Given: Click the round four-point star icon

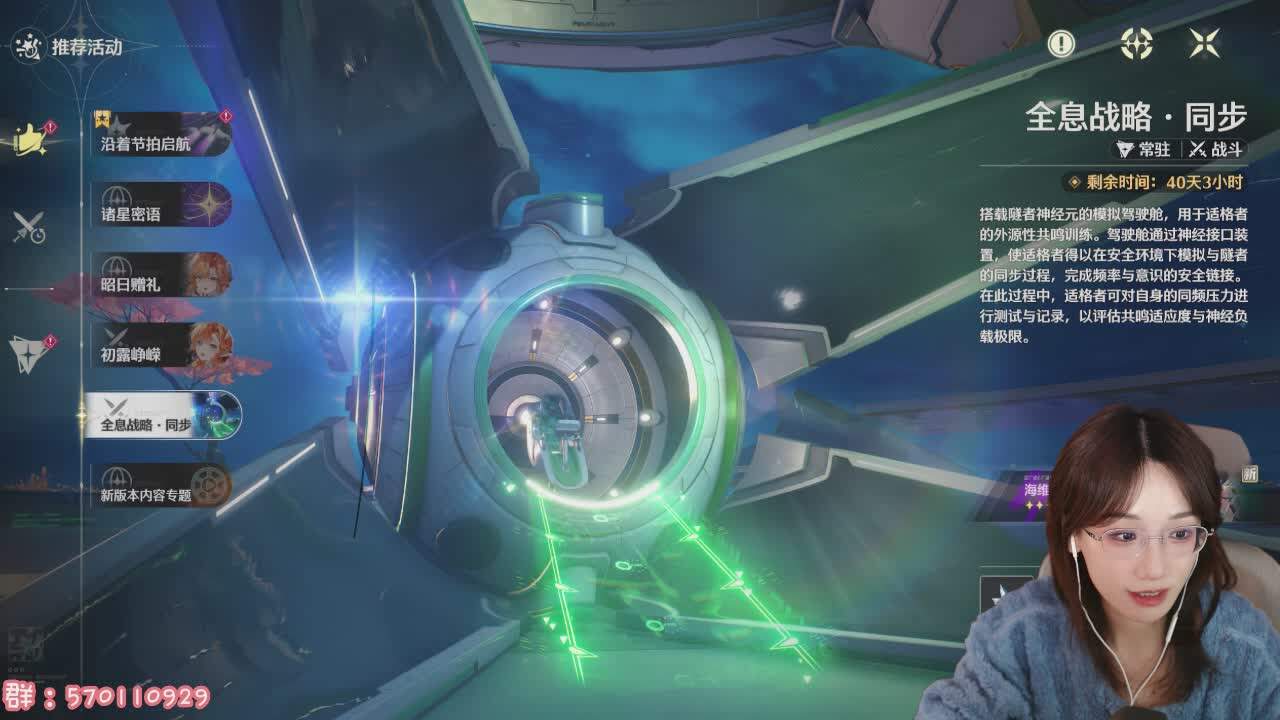Looking at the screenshot, I should [x=1136, y=43].
